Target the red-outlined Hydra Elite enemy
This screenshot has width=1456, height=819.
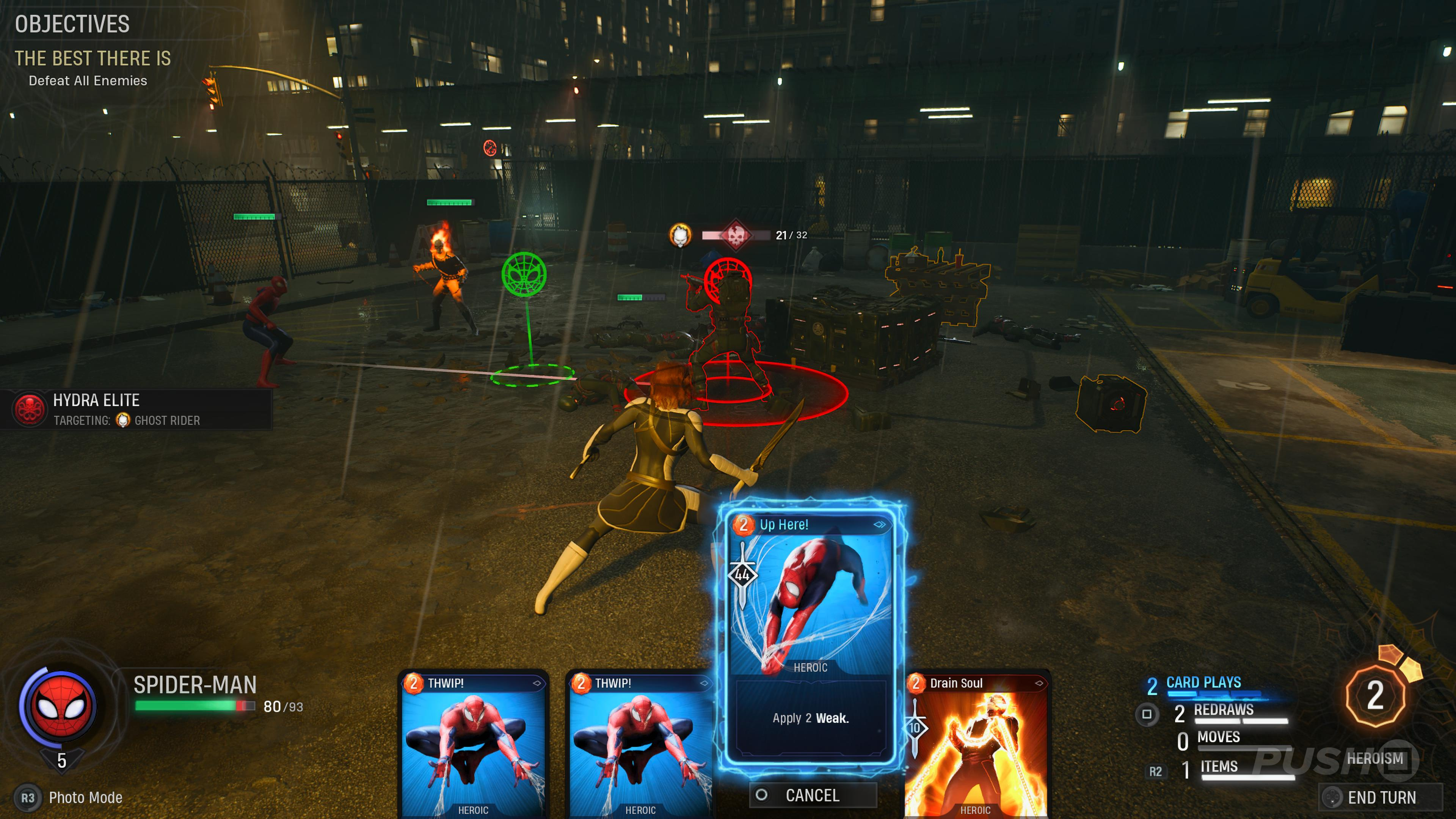pyautogui.click(x=728, y=334)
